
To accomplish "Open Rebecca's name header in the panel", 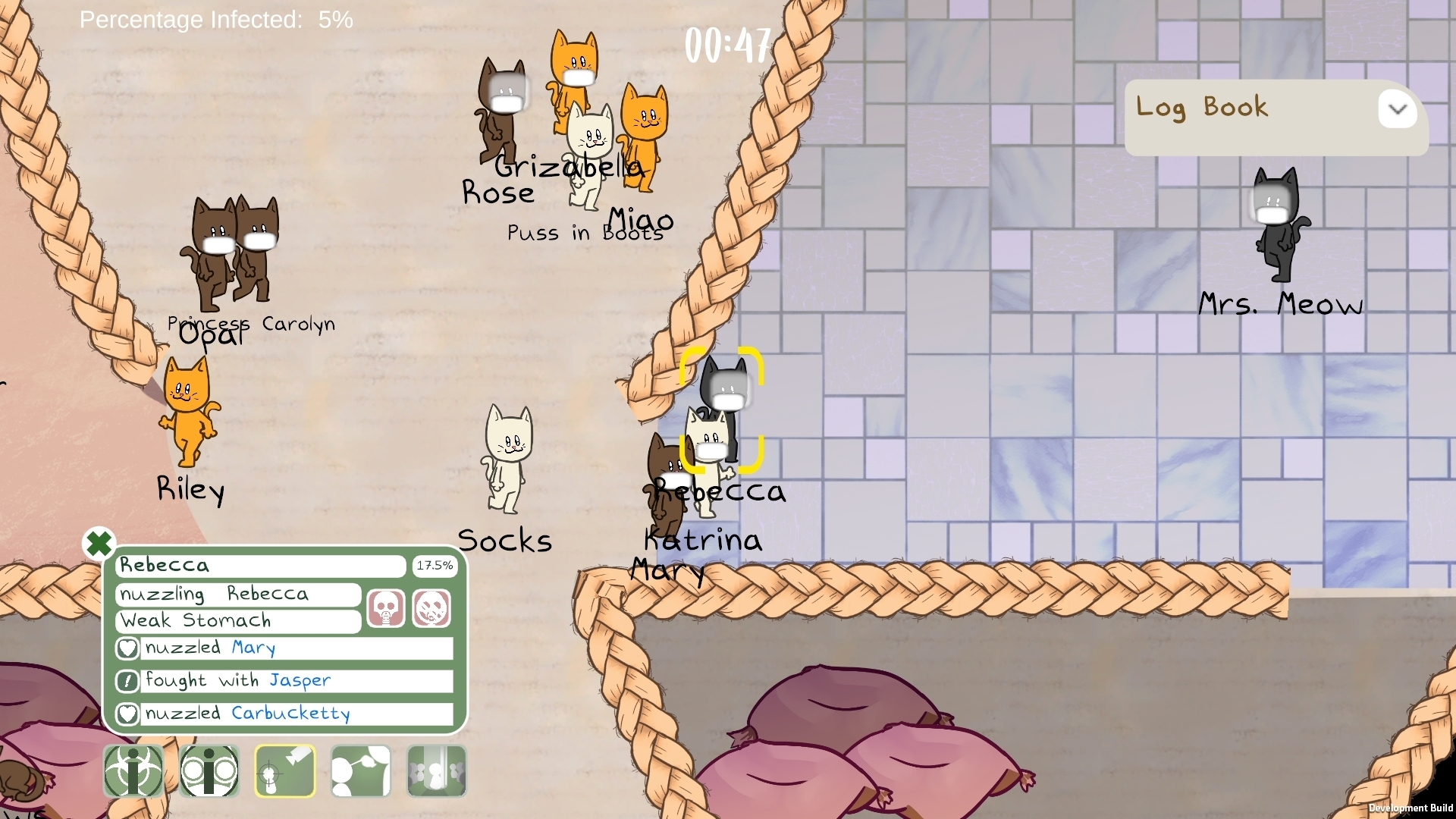I will click(260, 566).
